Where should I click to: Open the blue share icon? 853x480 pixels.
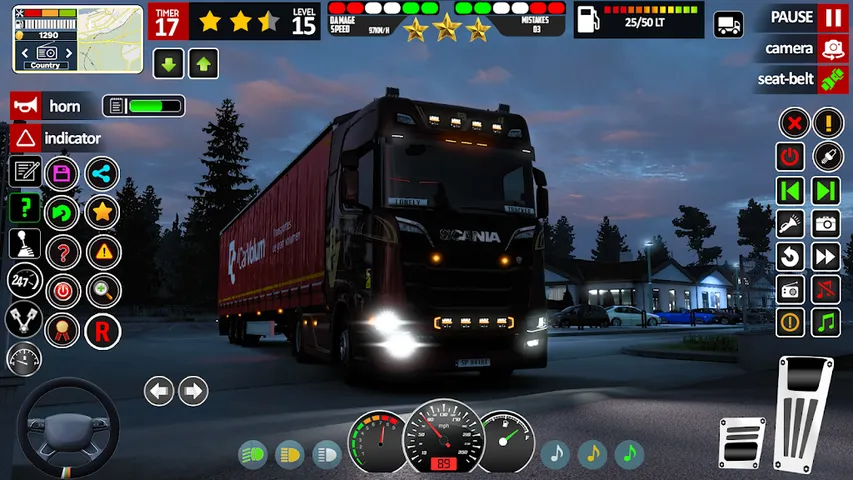[101, 173]
